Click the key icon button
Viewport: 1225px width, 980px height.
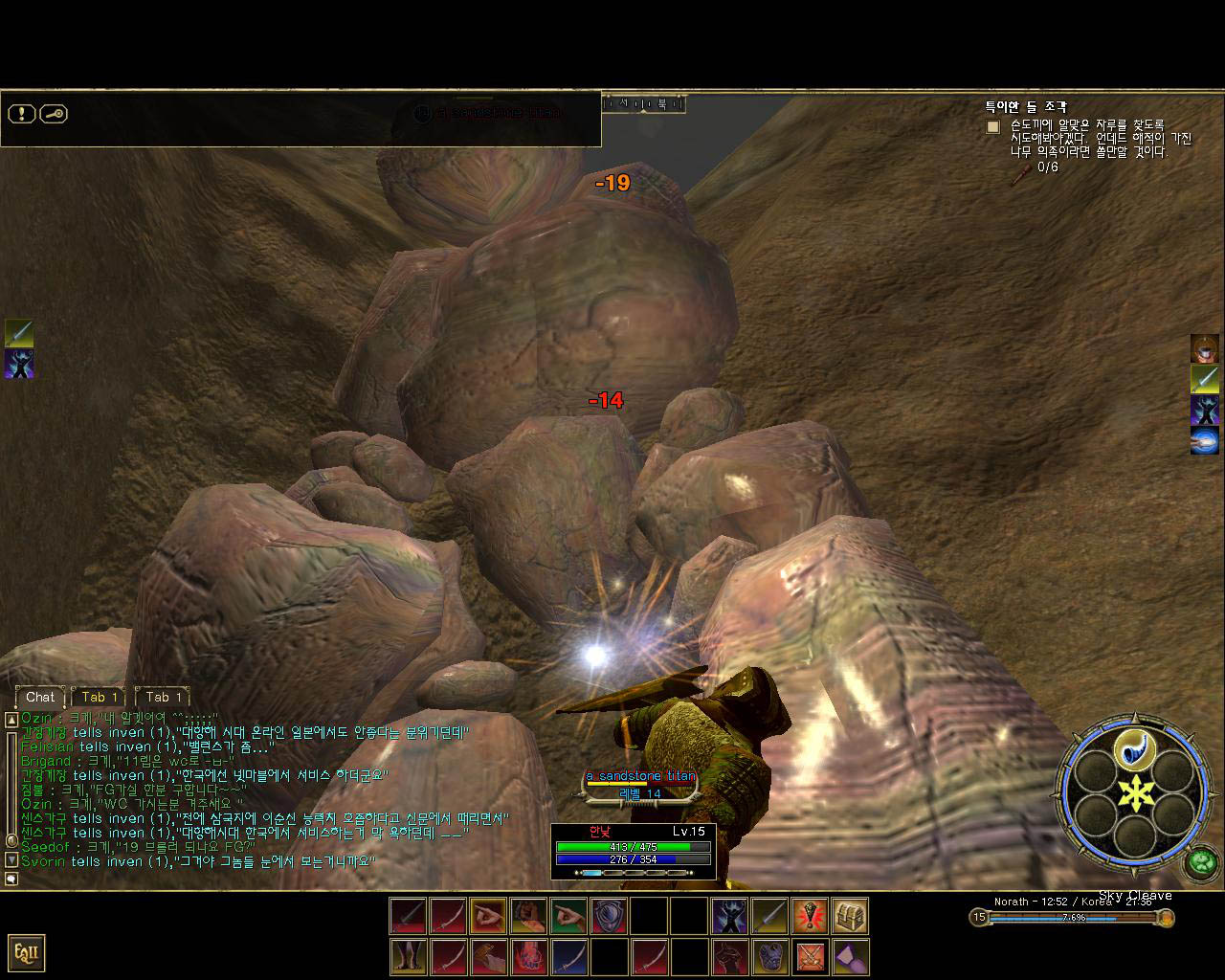(x=54, y=114)
